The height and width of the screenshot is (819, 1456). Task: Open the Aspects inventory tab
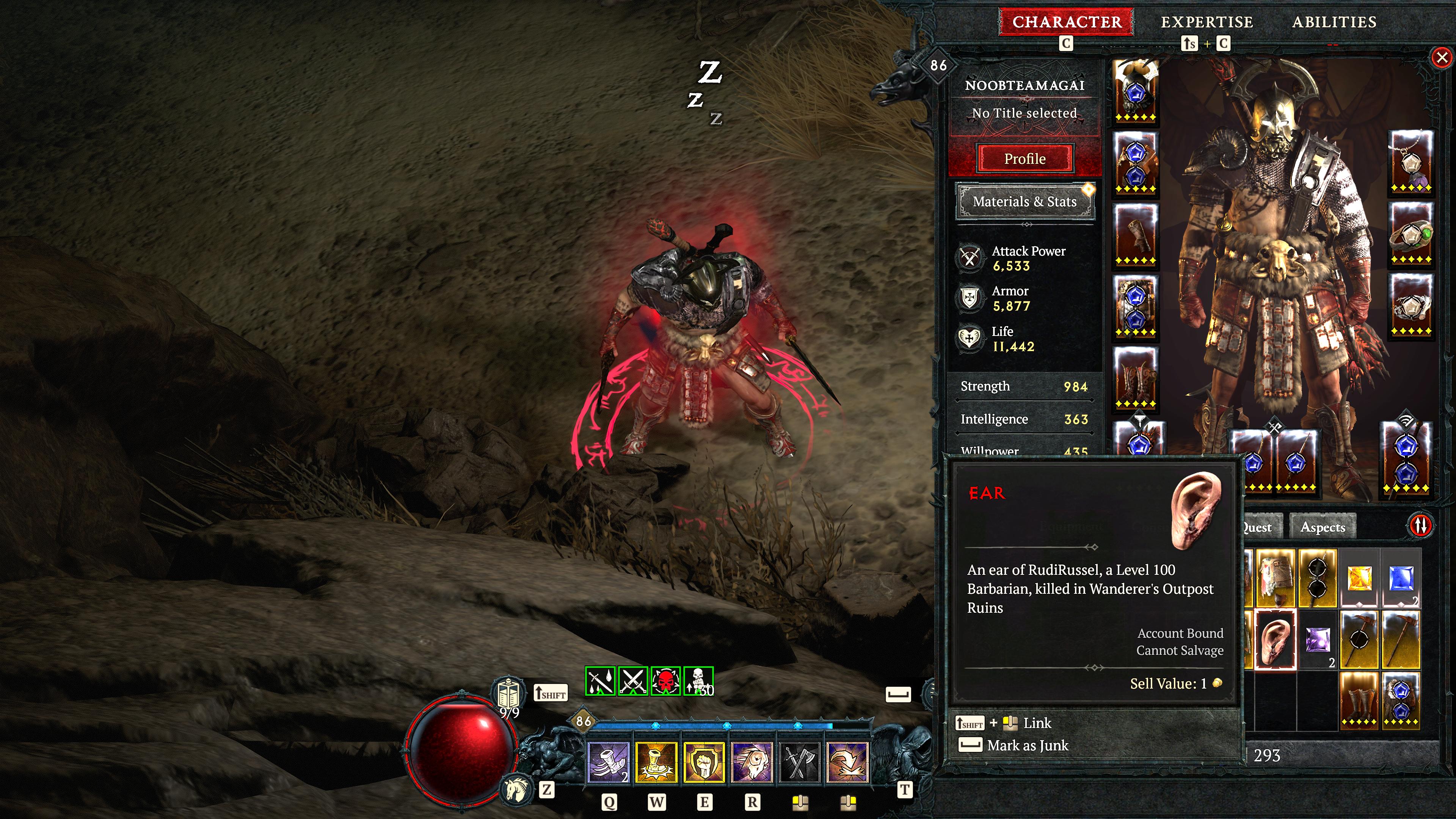[x=1323, y=527]
